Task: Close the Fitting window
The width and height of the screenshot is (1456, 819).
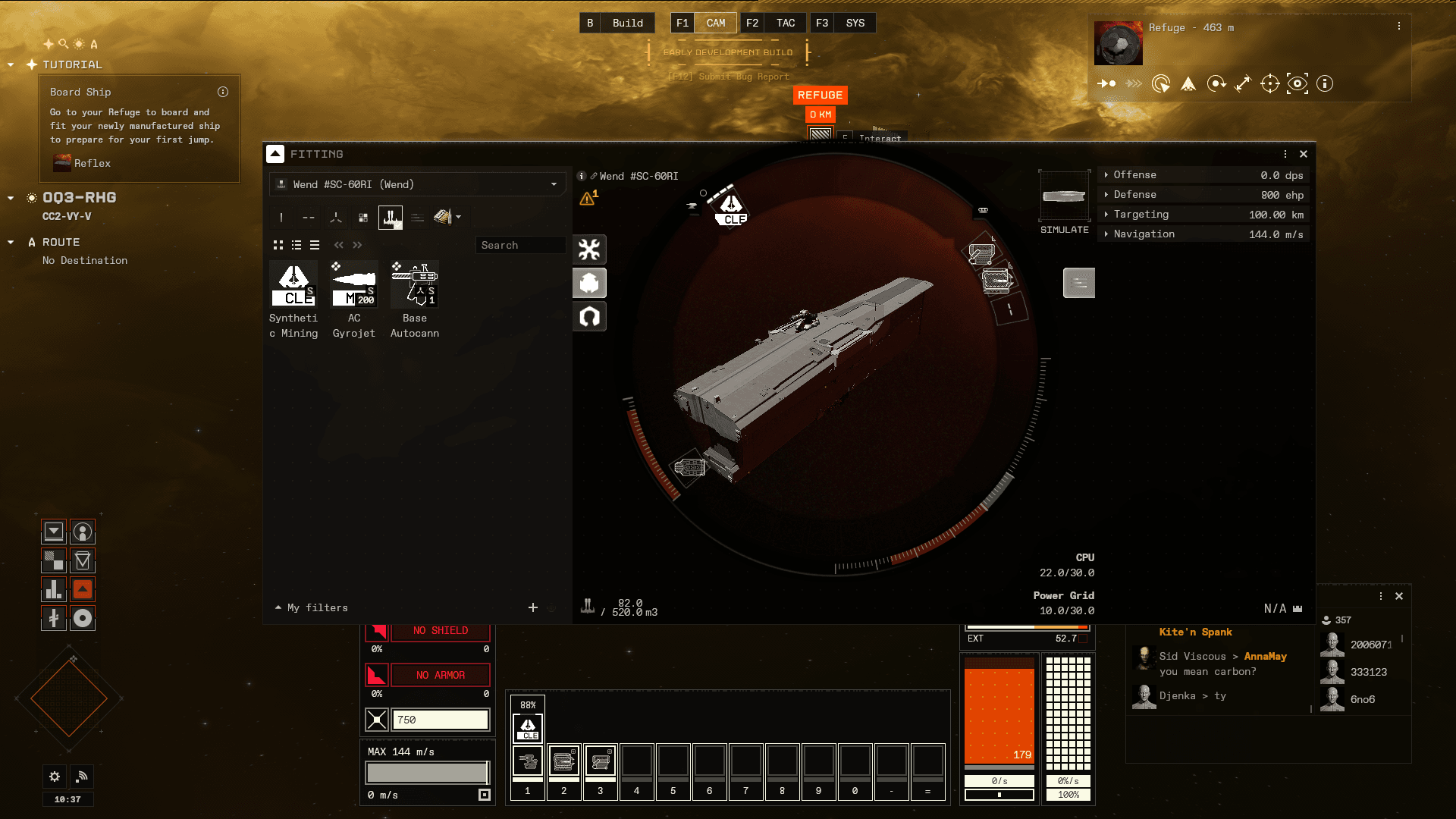Action: click(1304, 154)
